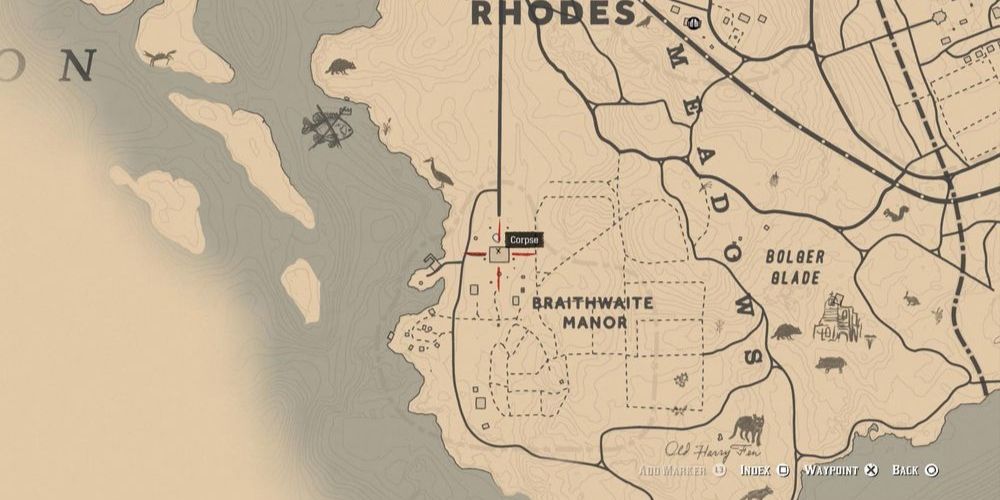Select the crab icon on the island
This screenshot has height=500, width=1000.
160,58
